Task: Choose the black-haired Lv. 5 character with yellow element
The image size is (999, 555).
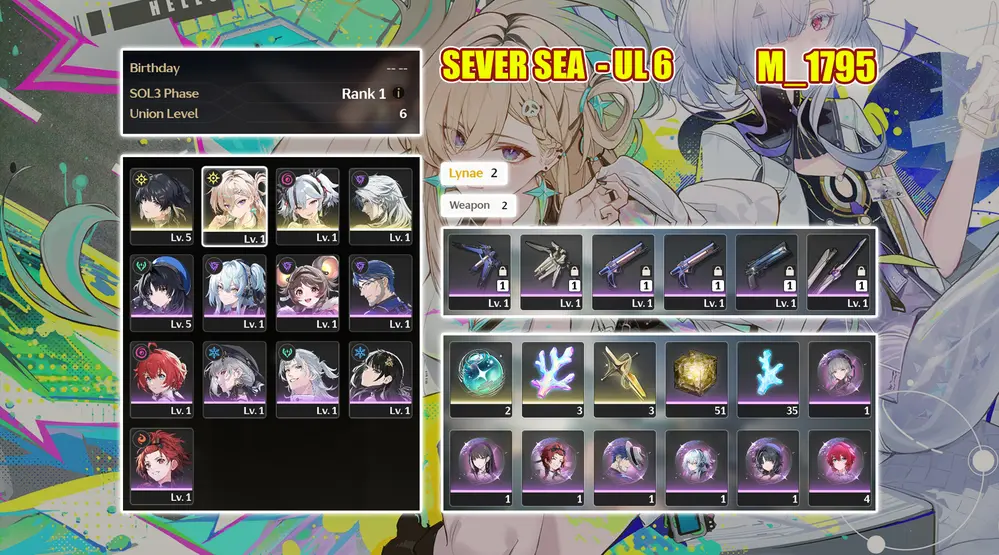Action: pyautogui.click(x=162, y=206)
